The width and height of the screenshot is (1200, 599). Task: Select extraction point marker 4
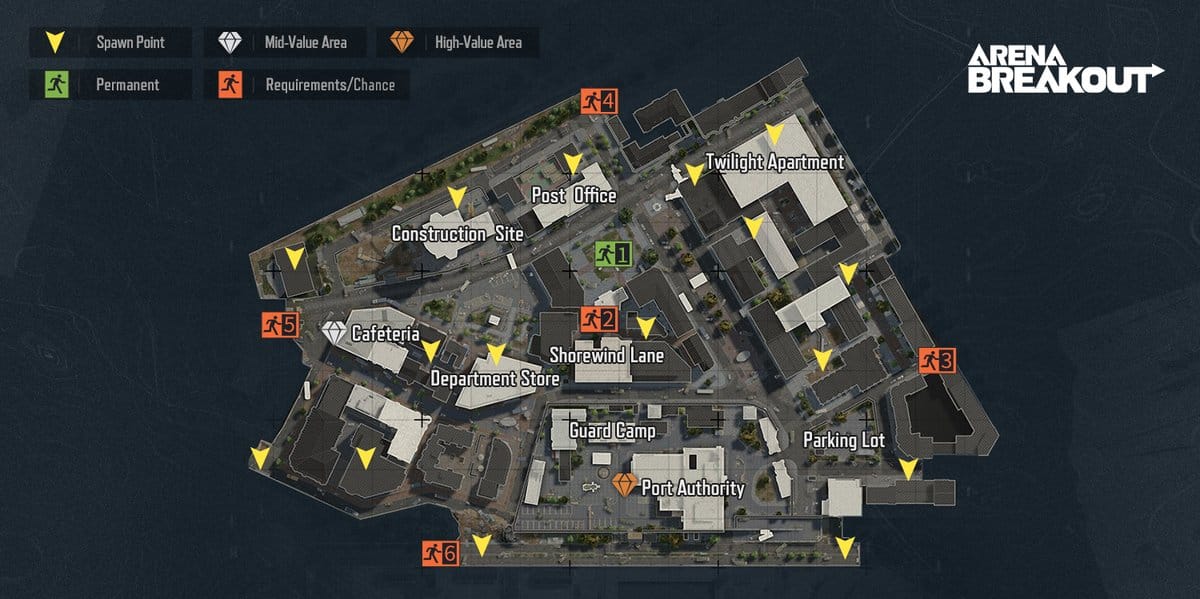600,100
